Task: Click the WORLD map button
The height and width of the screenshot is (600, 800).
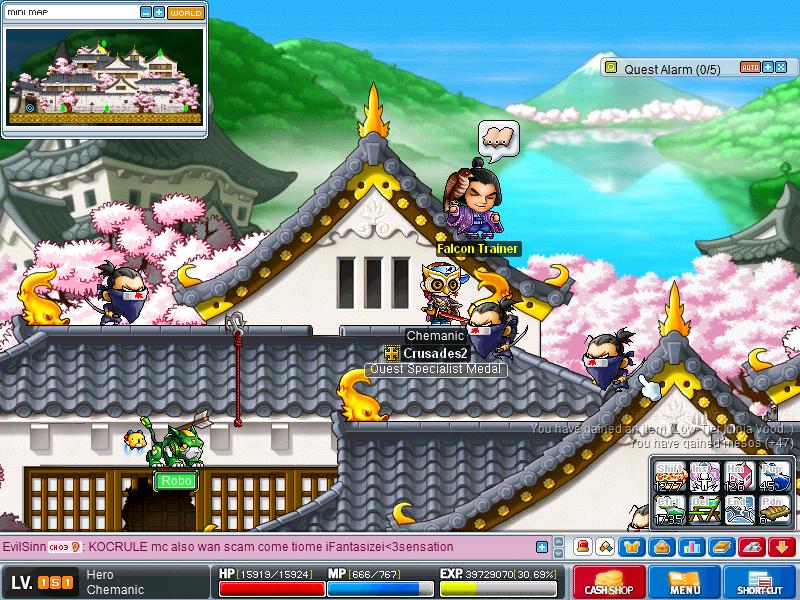Action: click(x=185, y=13)
